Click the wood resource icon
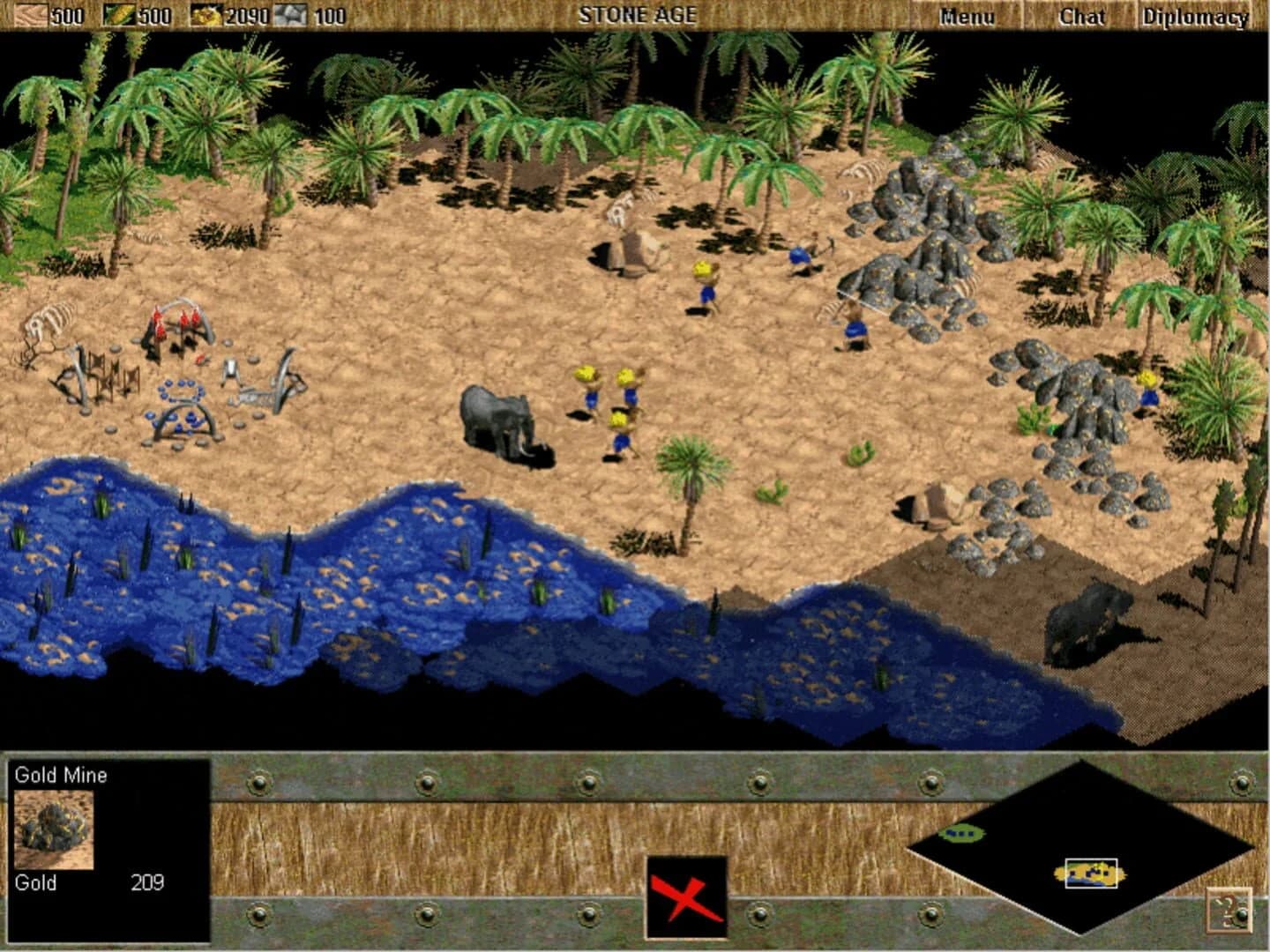This screenshot has height=952, width=1270. click(x=31, y=14)
